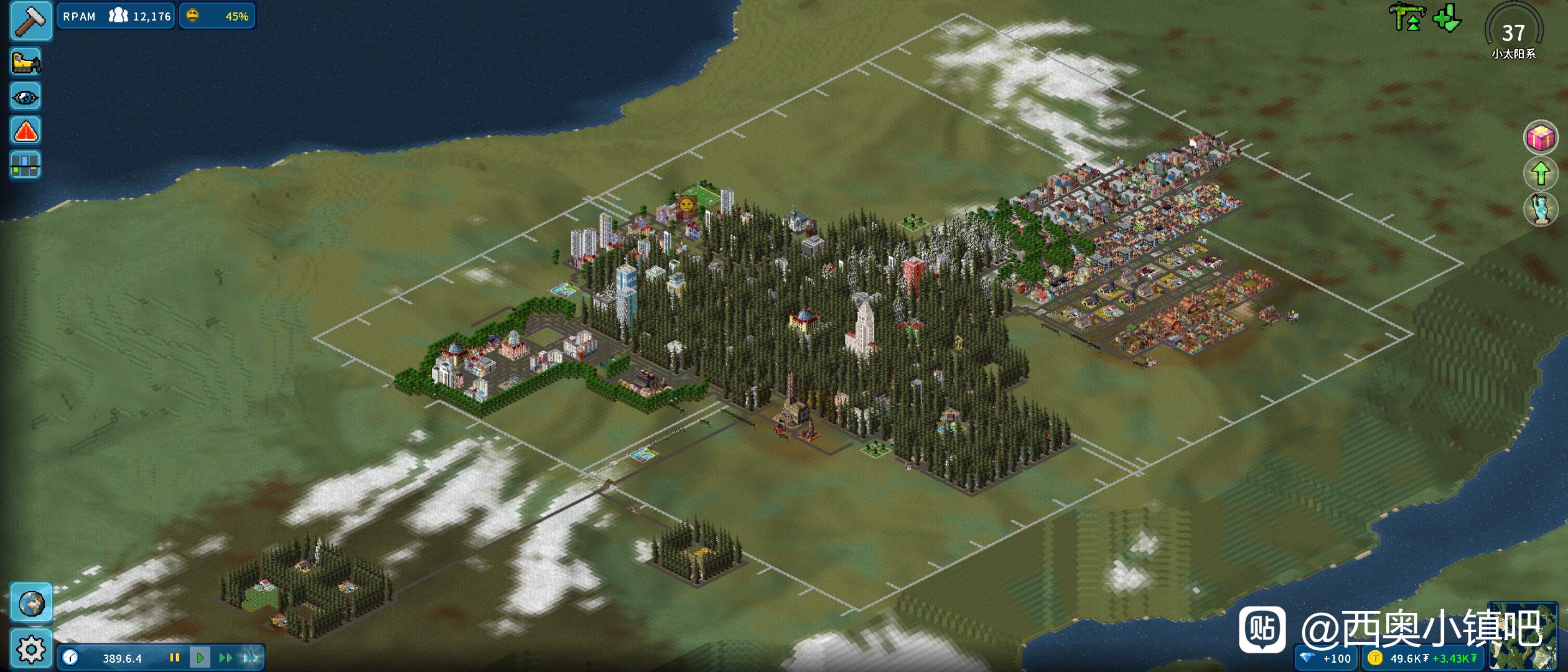
Task: Click the Statue of Liberty notification
Action: coord(1540,209)
